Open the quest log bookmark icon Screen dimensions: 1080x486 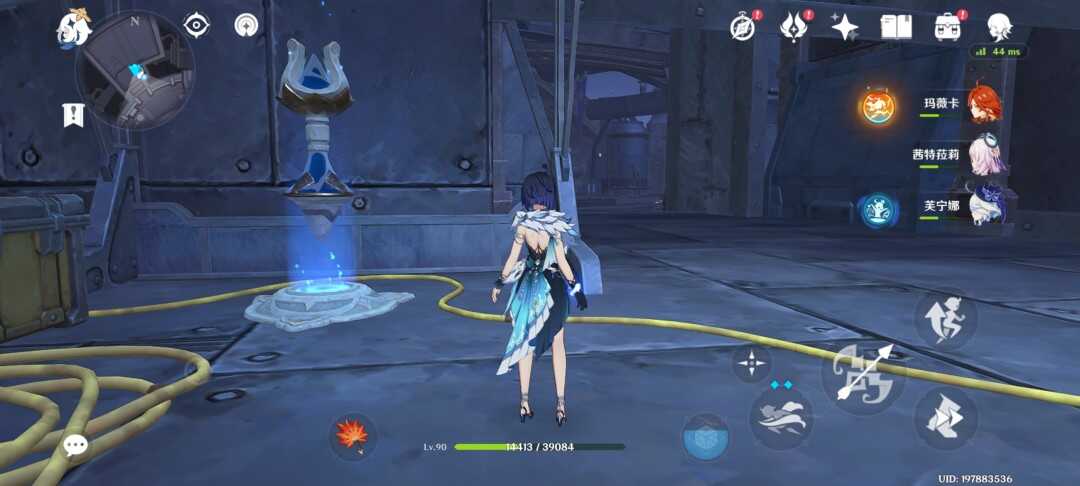(73, 115)
